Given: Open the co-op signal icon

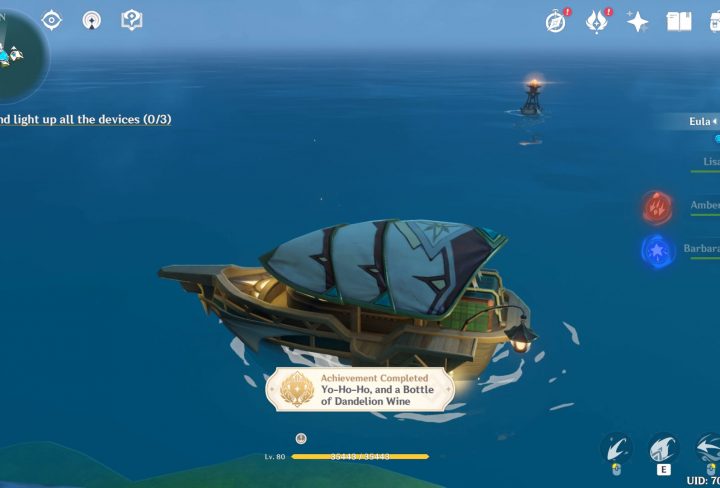Looking at the screenshot, I should (91, 19).
